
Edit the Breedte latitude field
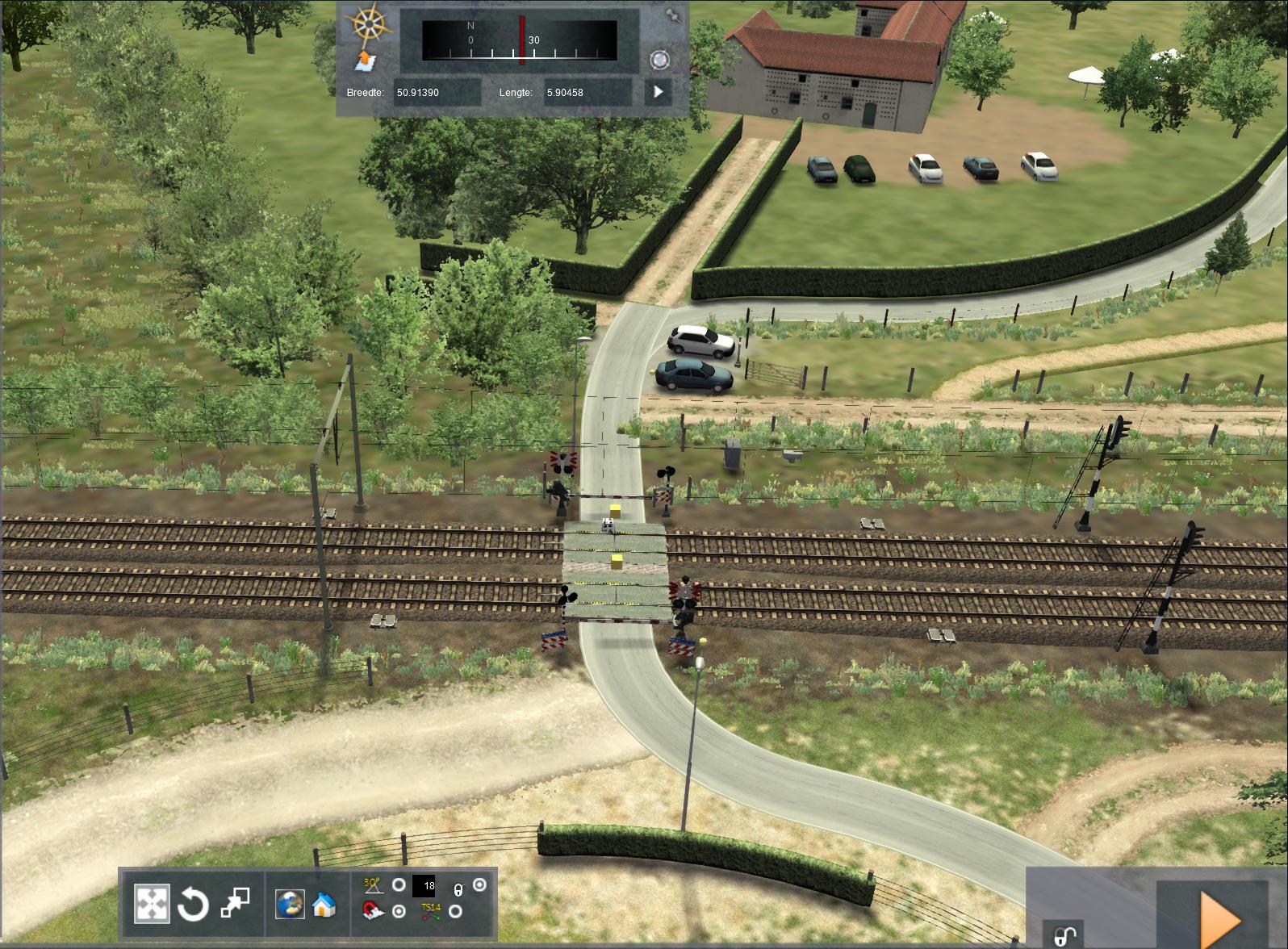coord(436,92)
